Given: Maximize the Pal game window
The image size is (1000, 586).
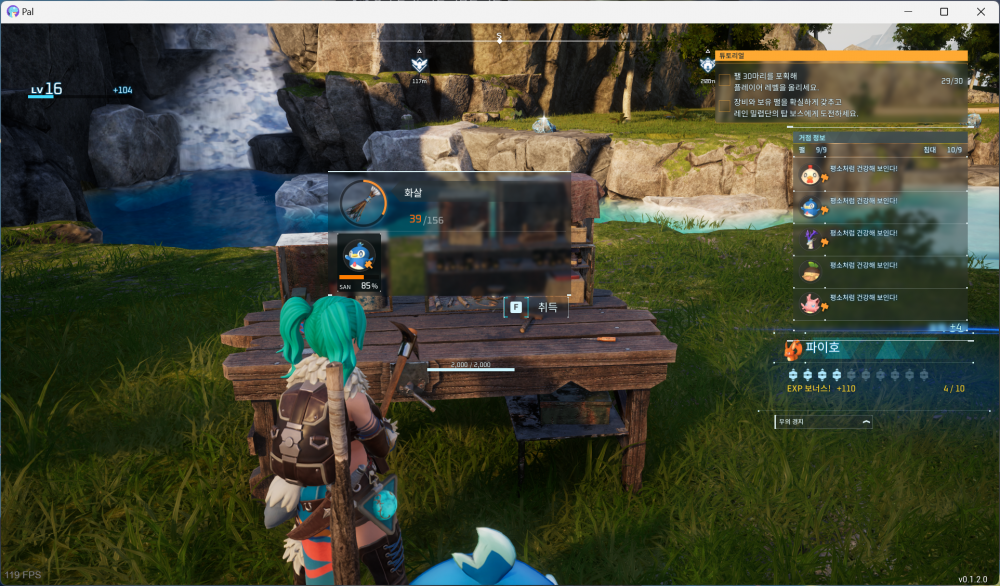Looking at the screenshot, I should coord(944,11).
